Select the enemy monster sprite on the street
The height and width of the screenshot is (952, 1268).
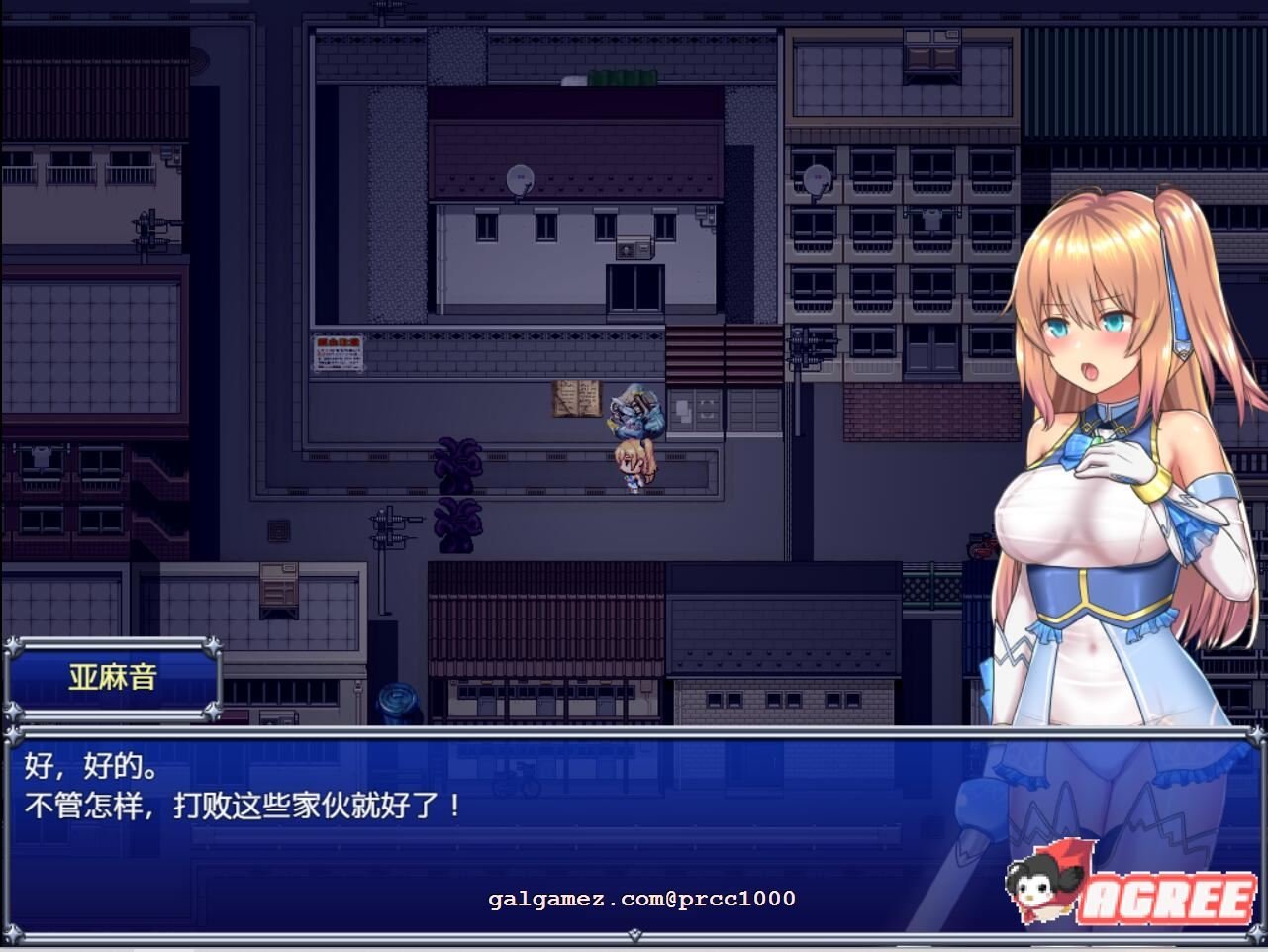(x=634, y=416)
